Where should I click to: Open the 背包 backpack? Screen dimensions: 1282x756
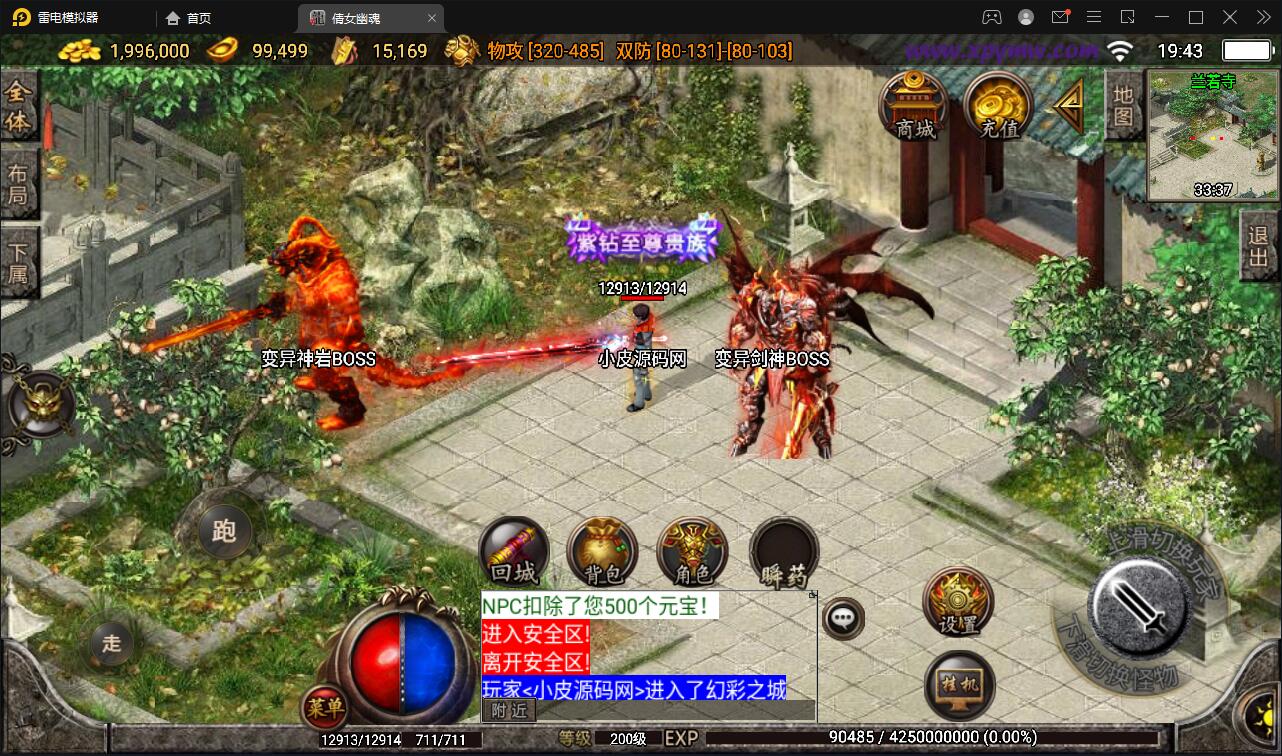click(x=602, y=553)
